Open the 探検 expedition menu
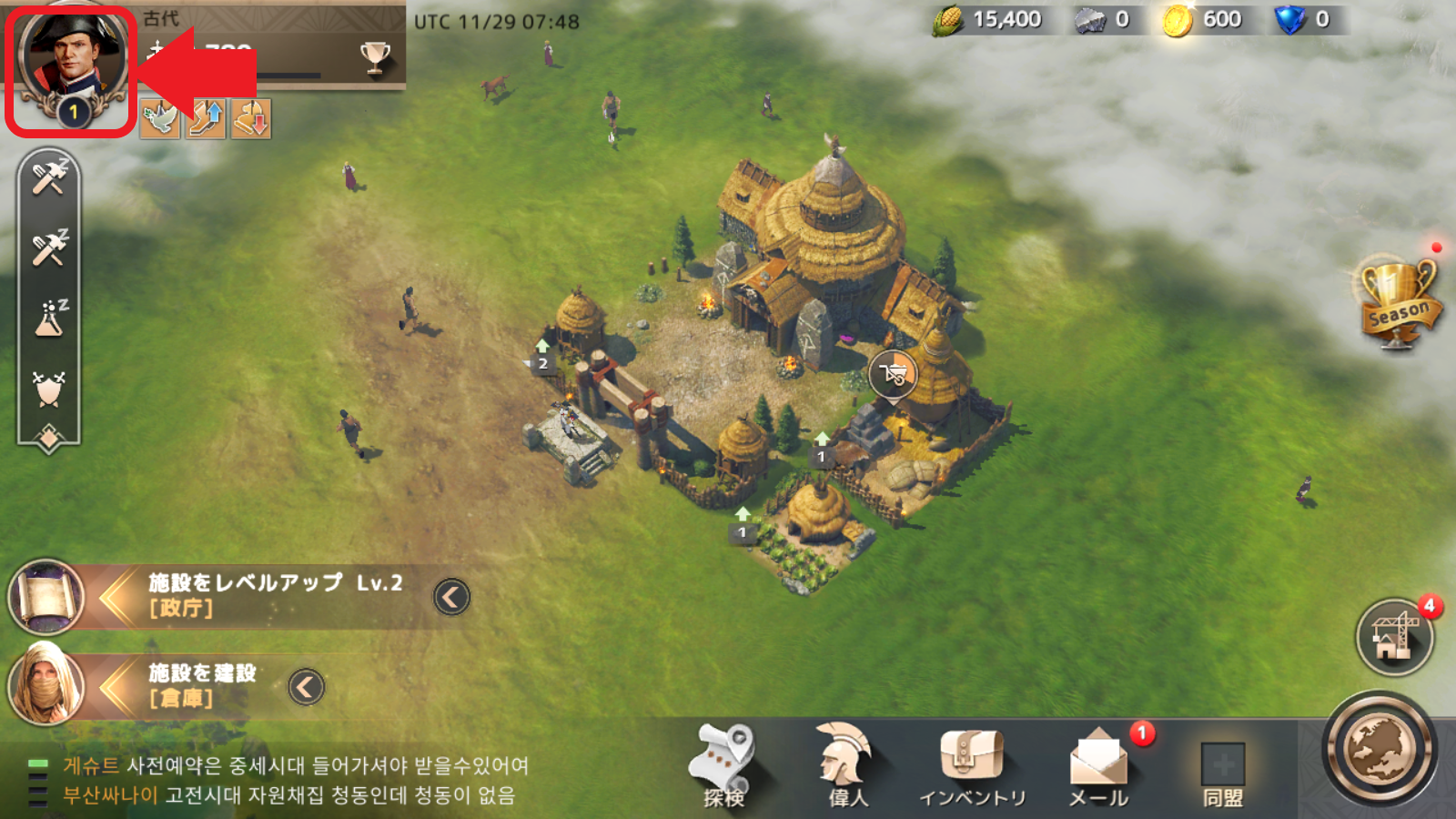Screen dimensions: 1456x819 coord(724,766)
